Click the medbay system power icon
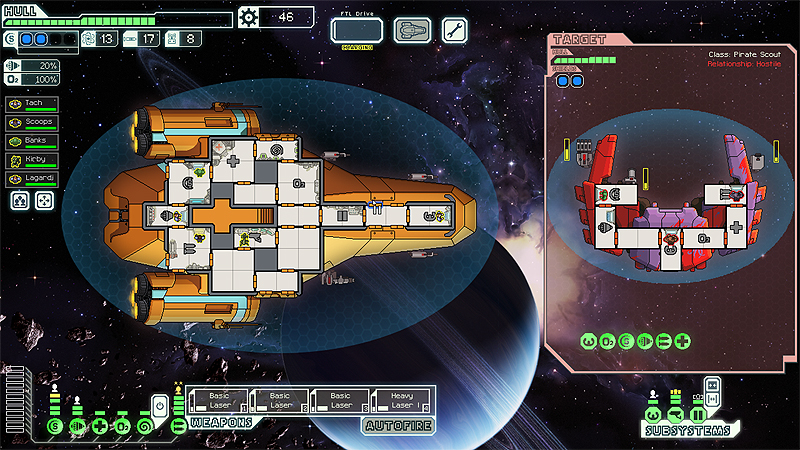 (100, 427)
